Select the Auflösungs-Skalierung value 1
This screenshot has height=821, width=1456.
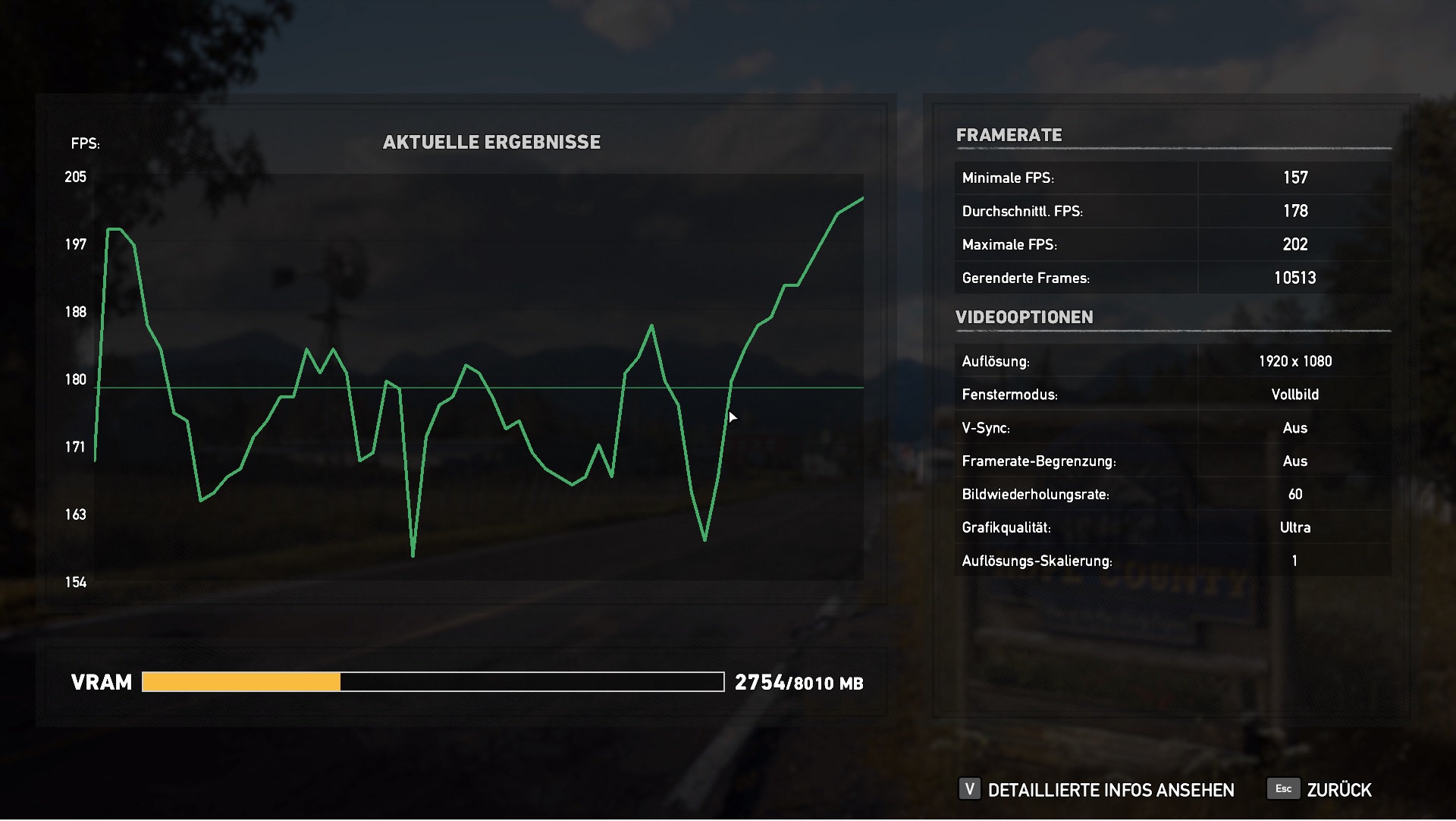pyautogui.click(x=1294, y=561)
